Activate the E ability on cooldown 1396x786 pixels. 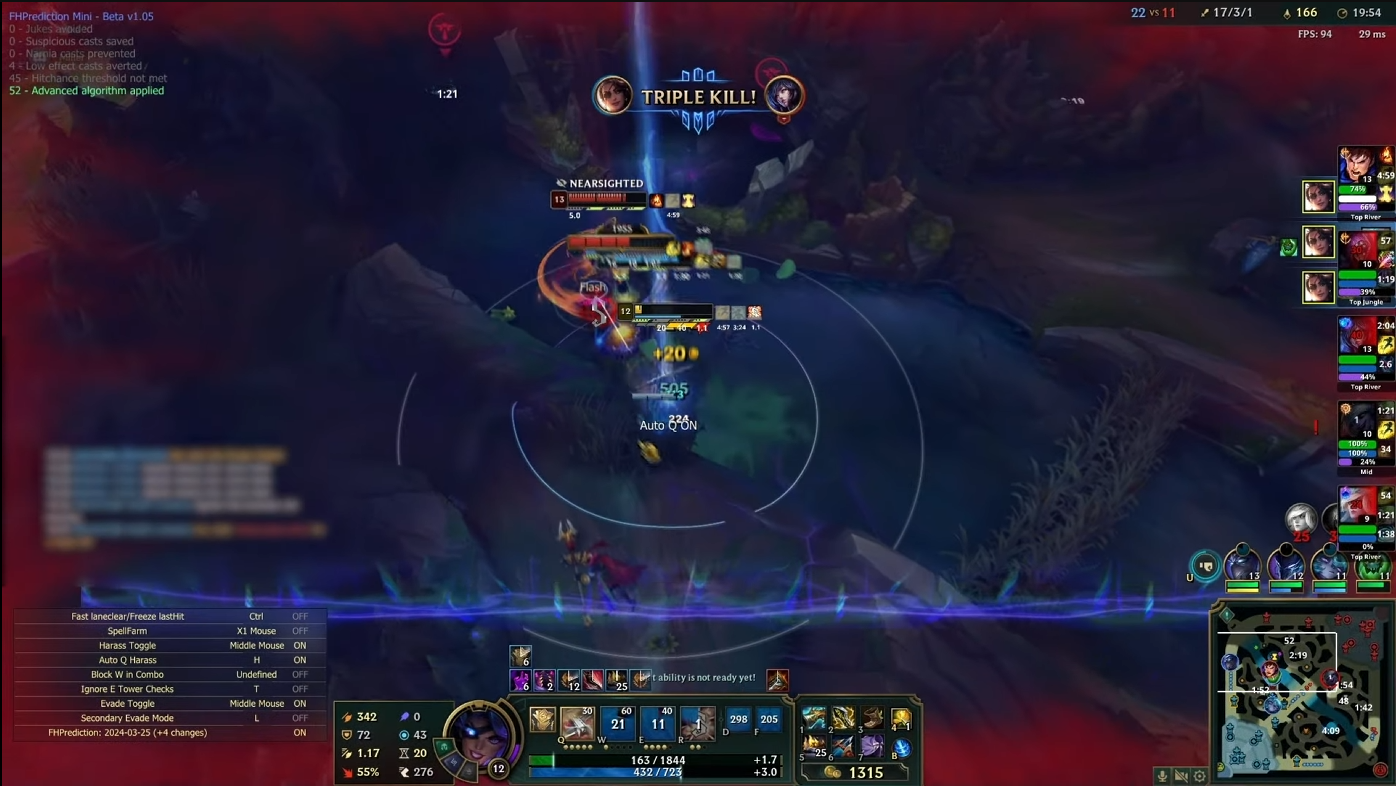pyautogui.click(x=658, y=723)
